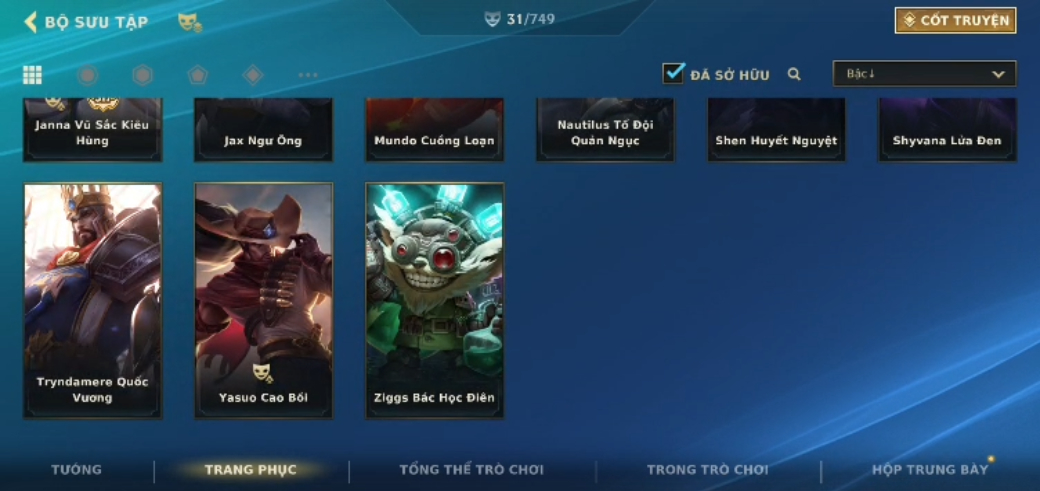
Task: Select the Tryndamere Quốc Vương skin card
Action: click(93, 299)
